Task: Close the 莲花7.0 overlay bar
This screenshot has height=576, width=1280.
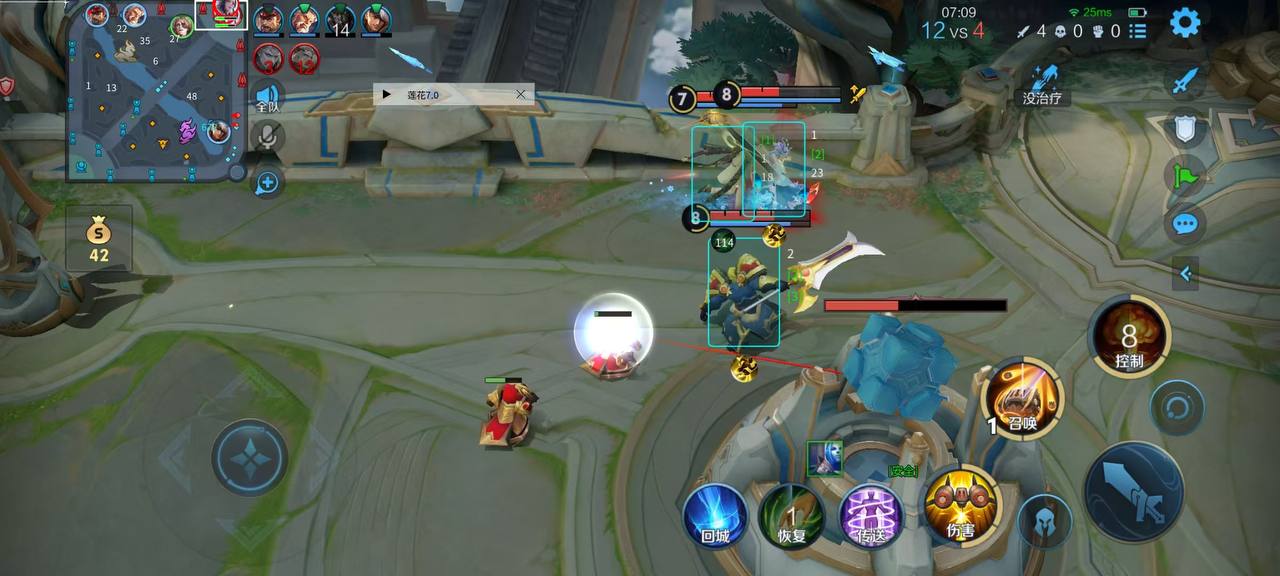Action: pos(520,94)
